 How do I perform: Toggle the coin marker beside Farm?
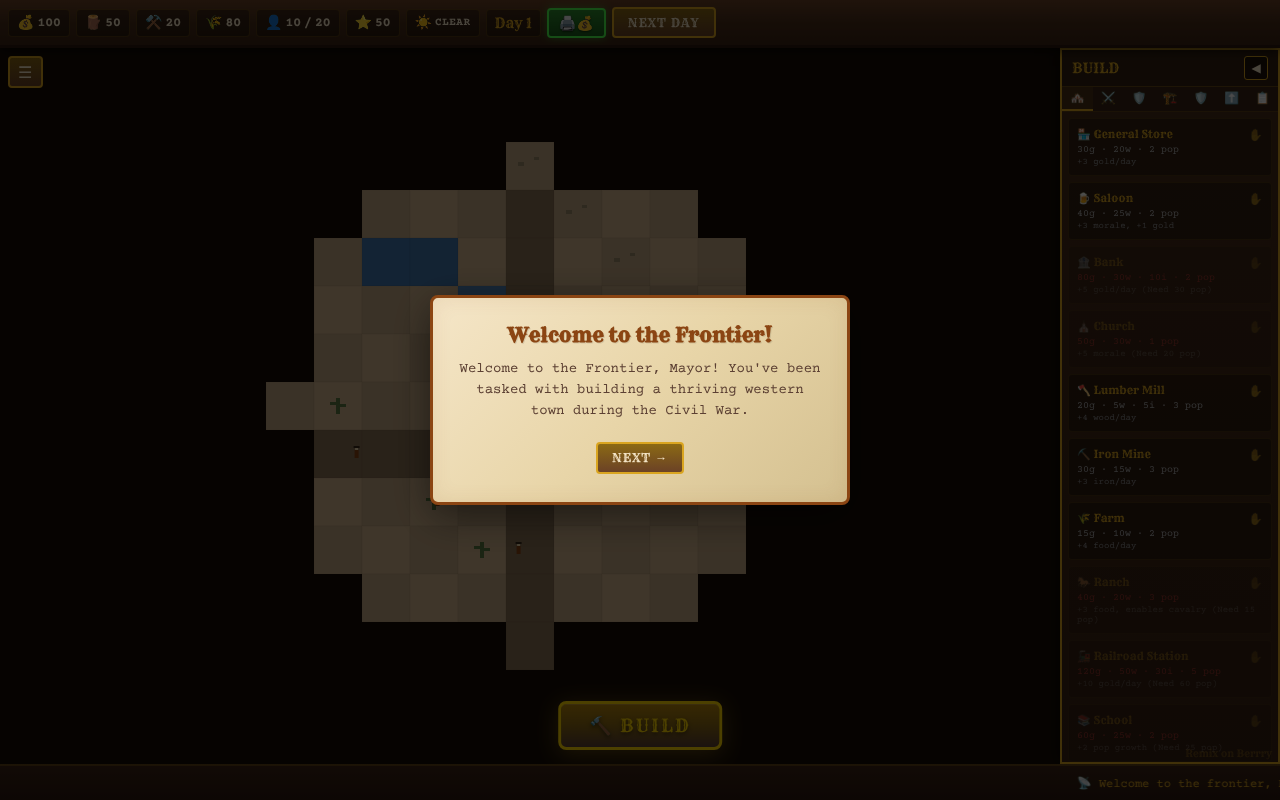tap(1255, 519)
